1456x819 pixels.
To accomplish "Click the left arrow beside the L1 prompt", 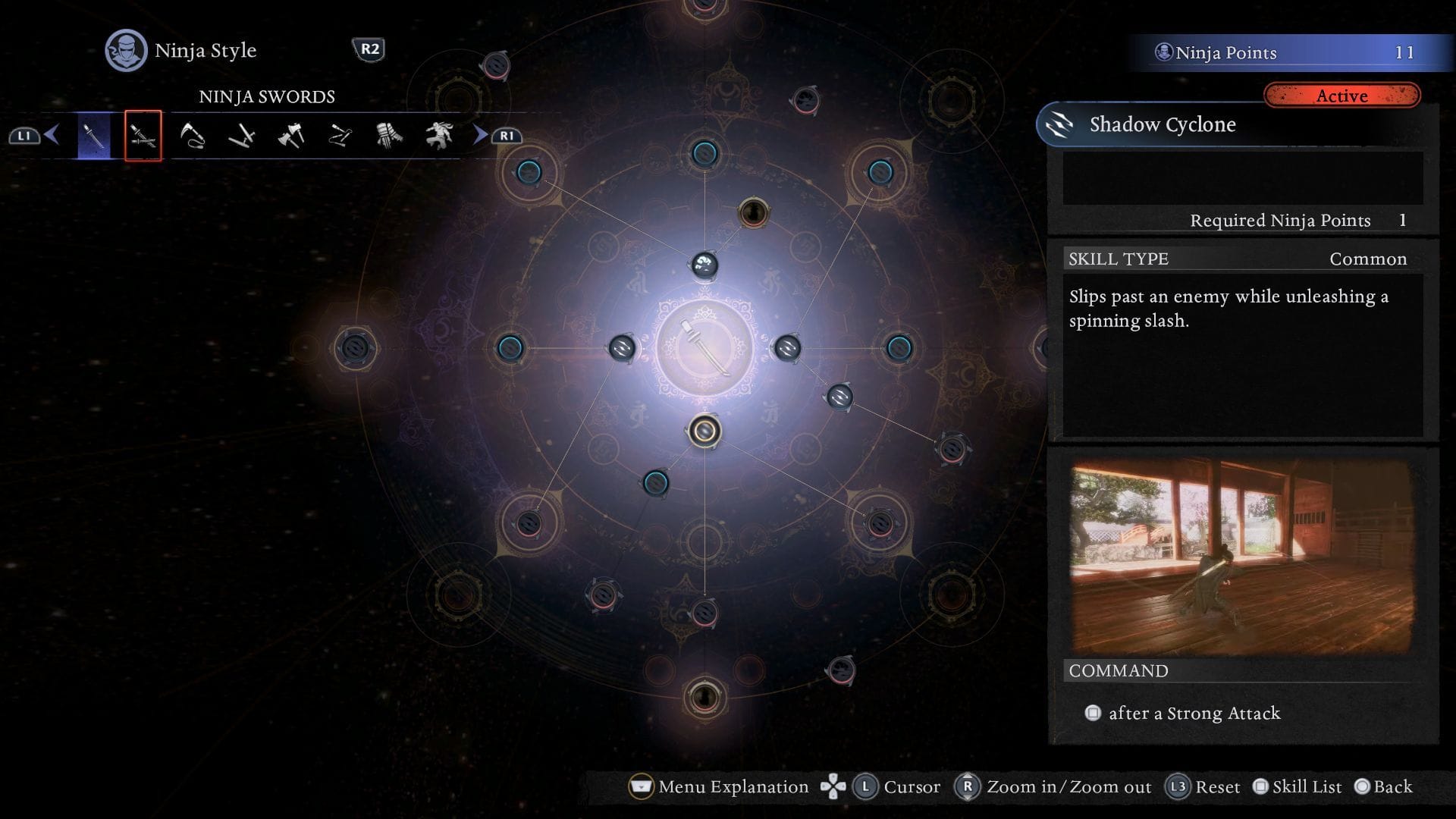I will [x=50, y=135].
